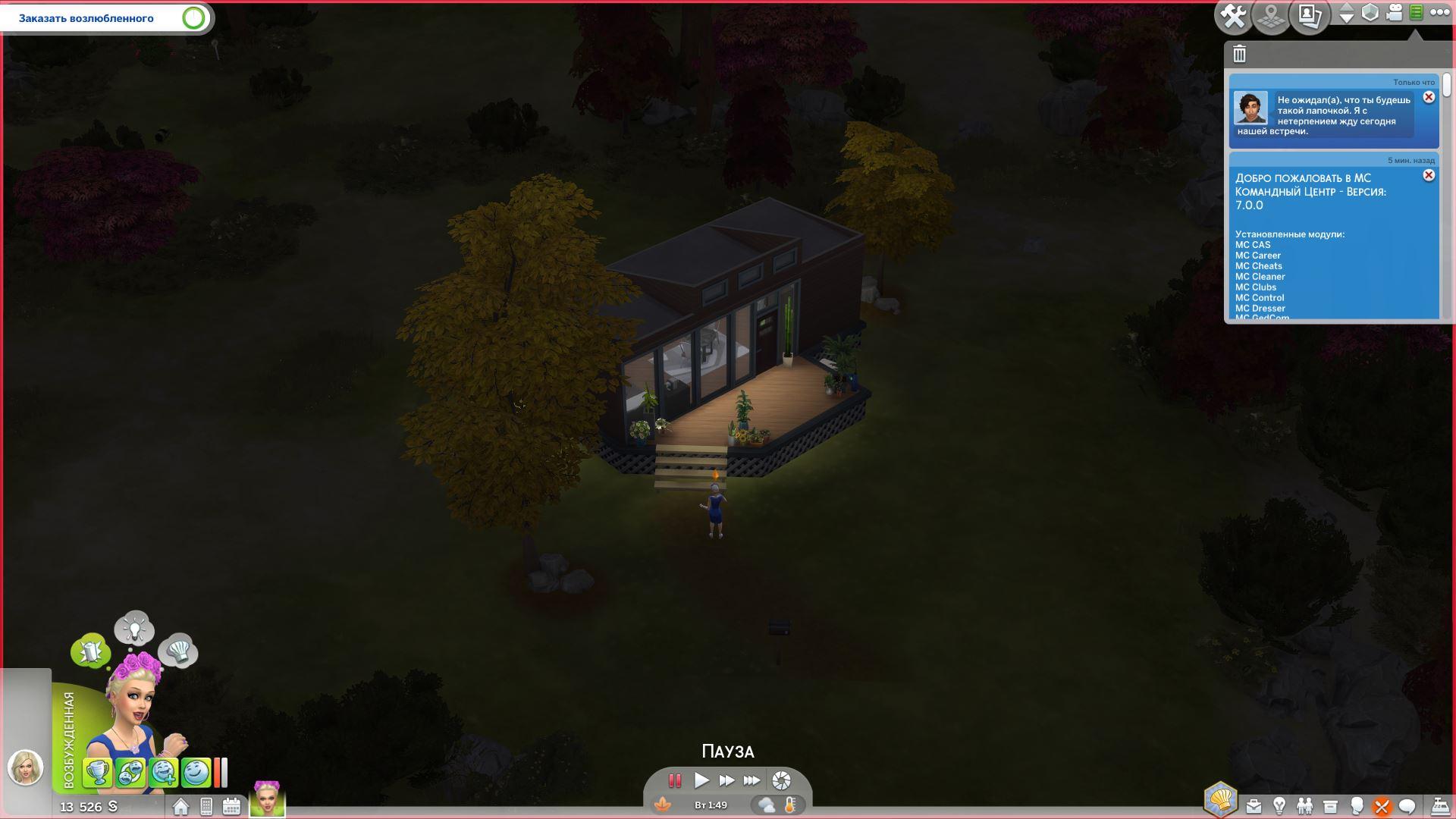
Task: Open the Needs panel with fork and spoon
Action: tap(1382, 806)
